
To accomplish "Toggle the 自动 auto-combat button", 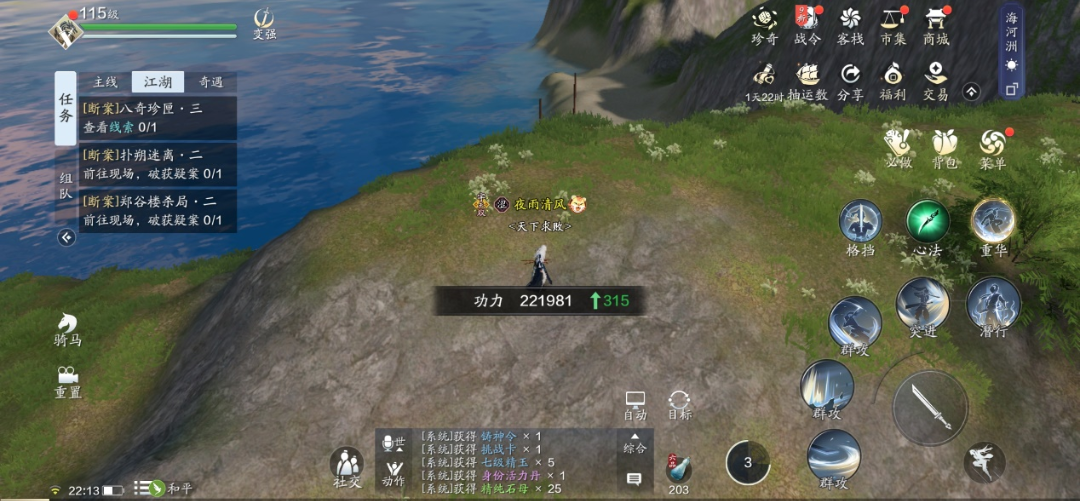I will tap(635, 404).
